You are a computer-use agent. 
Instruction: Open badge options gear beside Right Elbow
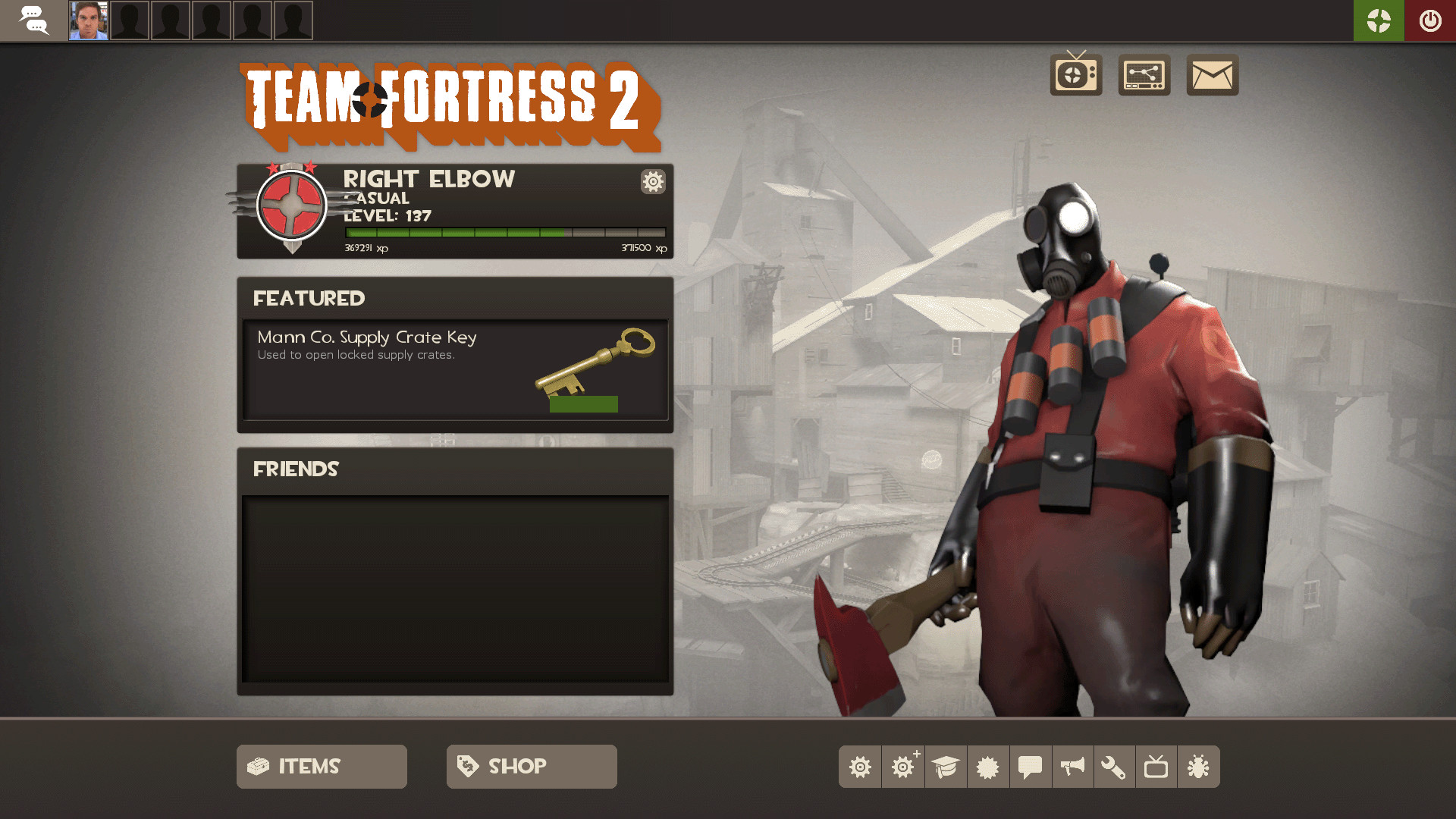(652, 182)
